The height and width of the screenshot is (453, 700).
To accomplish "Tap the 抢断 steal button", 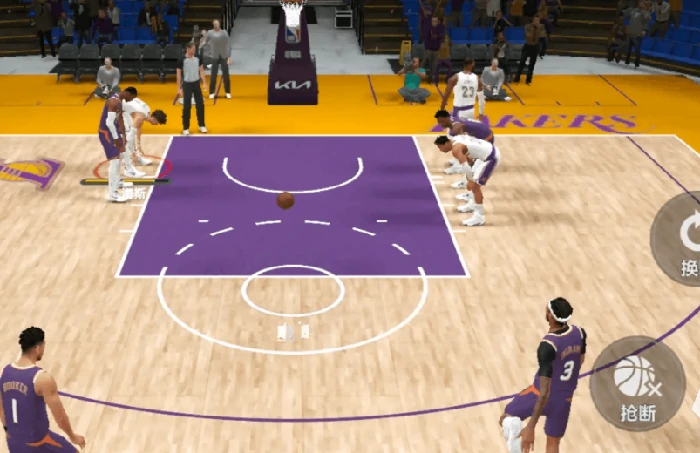I will pyautogui.click(x=637, y=384).
